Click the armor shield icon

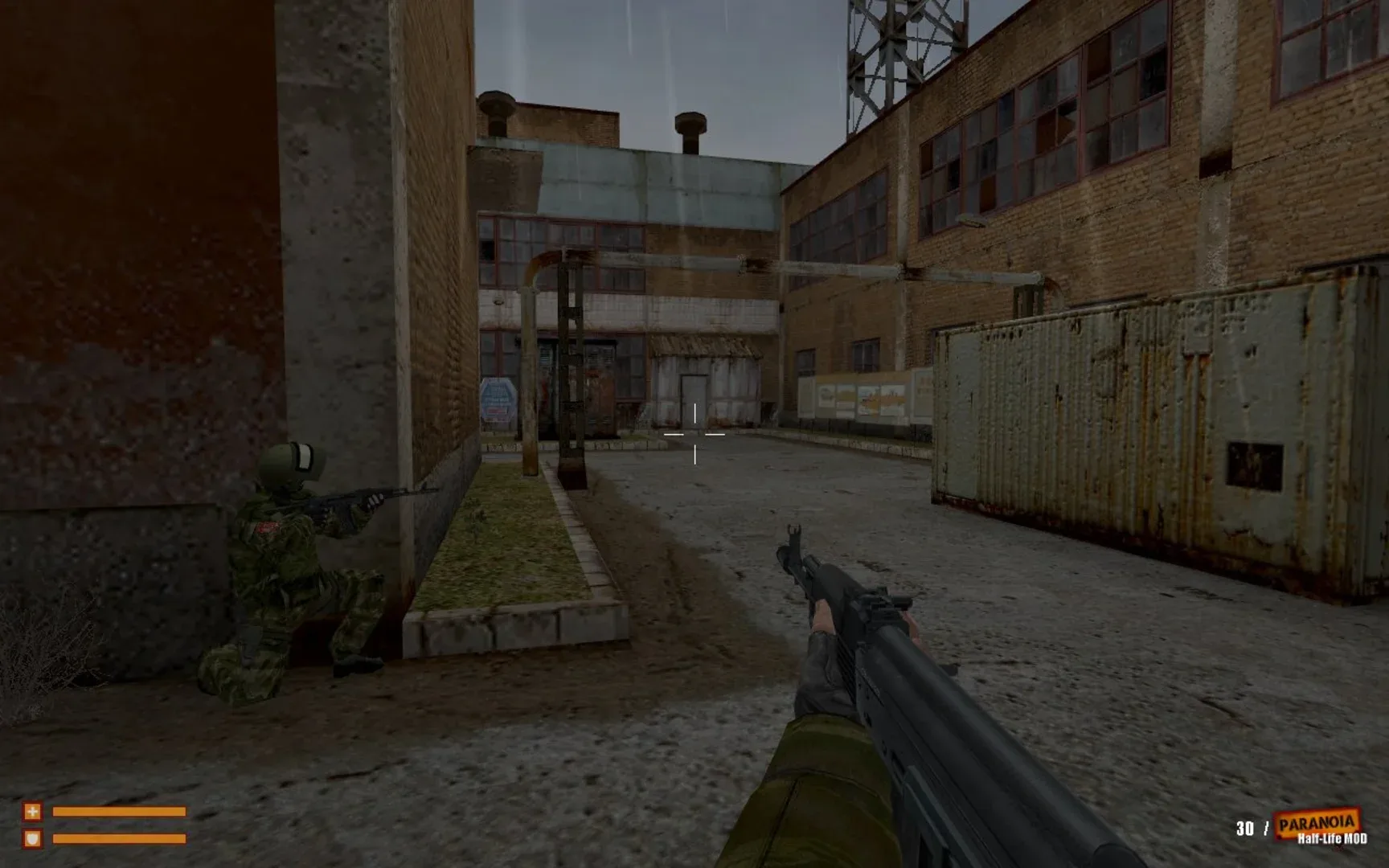coord(33,838)
